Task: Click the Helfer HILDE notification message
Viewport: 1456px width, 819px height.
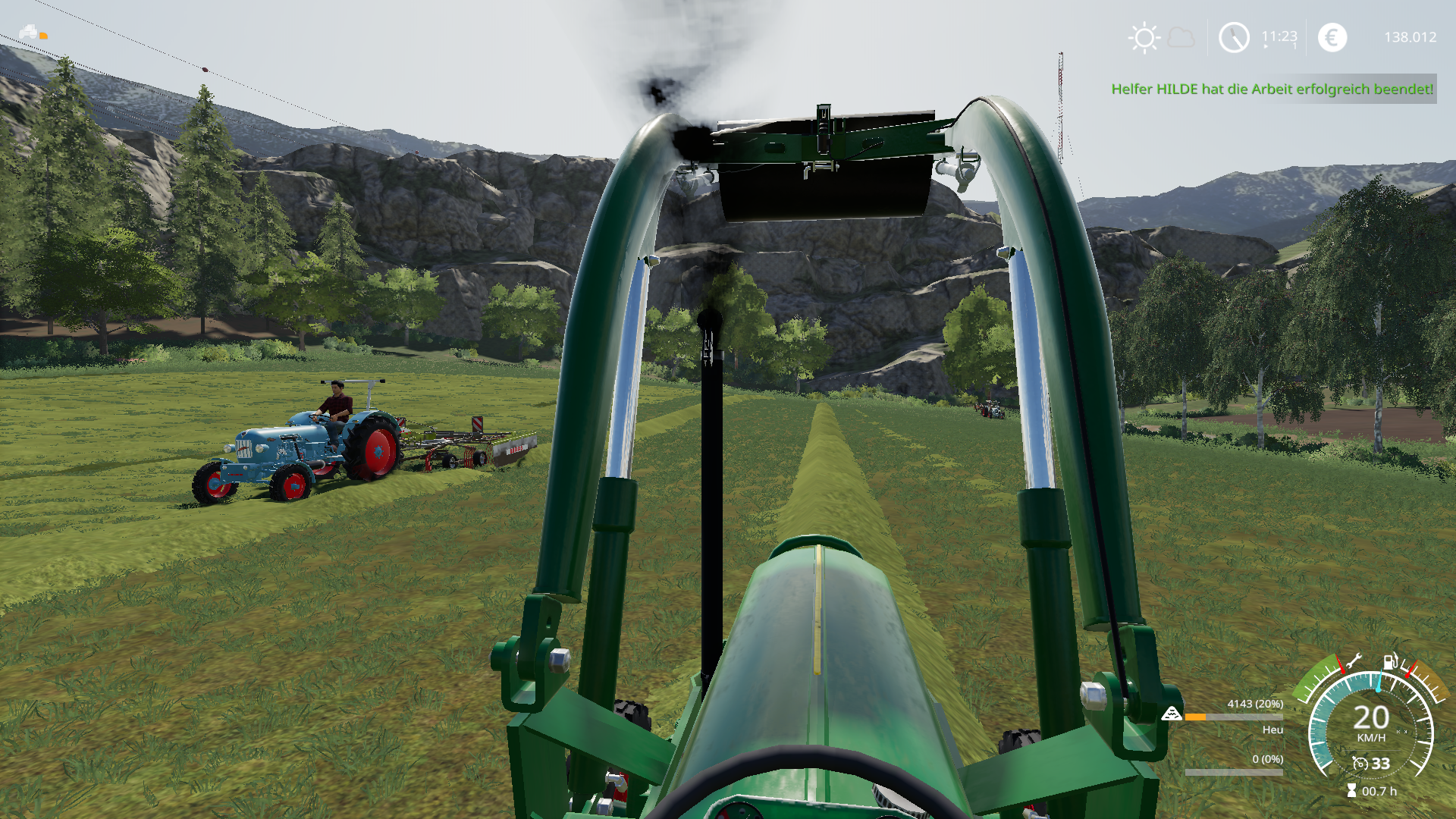Action: click(1272, 89)
